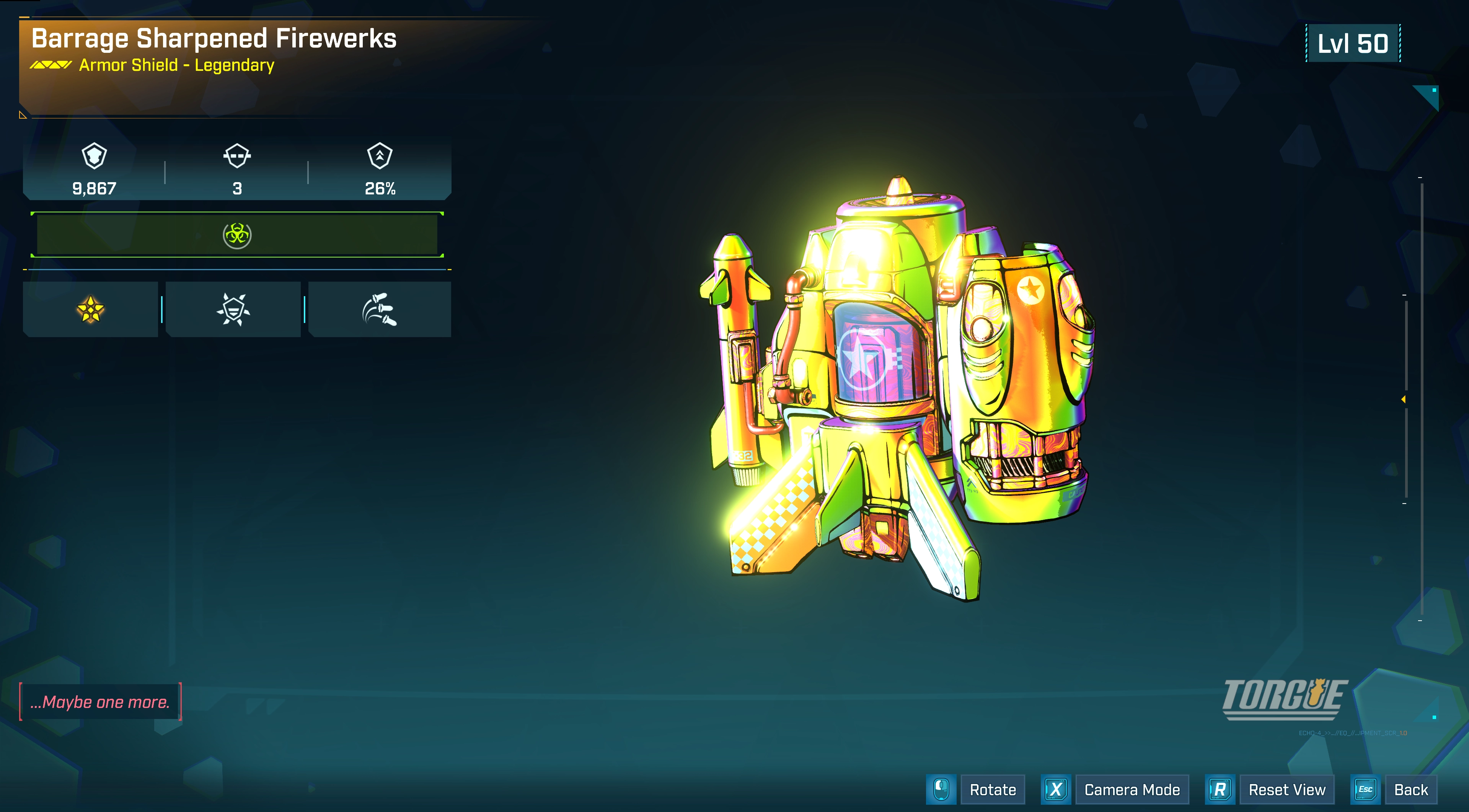Screen dimensions: 1469x812
Task: Inspect the spiked shield perk icon
Action: [x=233, y=310]
